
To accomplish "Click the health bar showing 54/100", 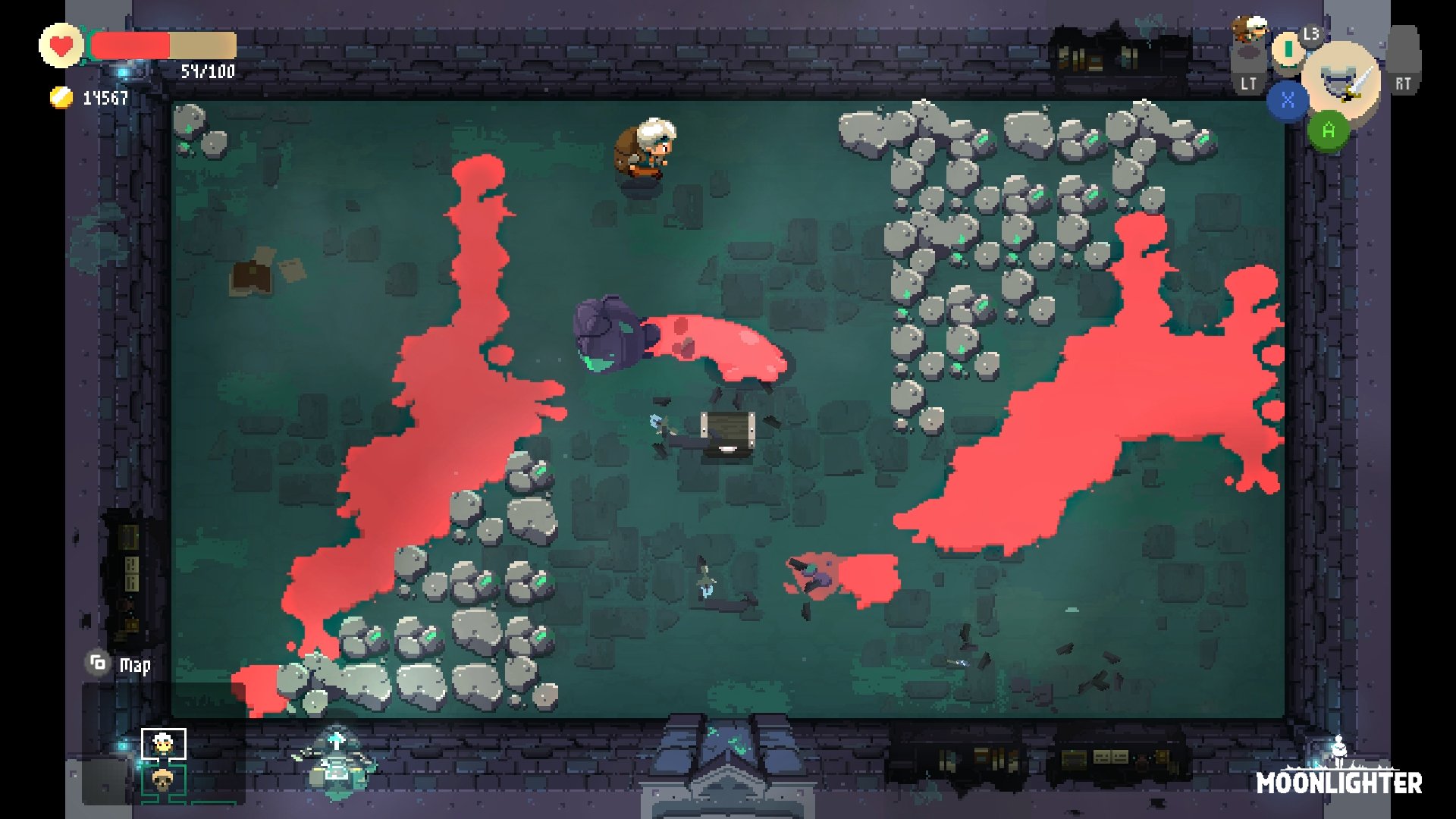I will (x=163, y=45).
